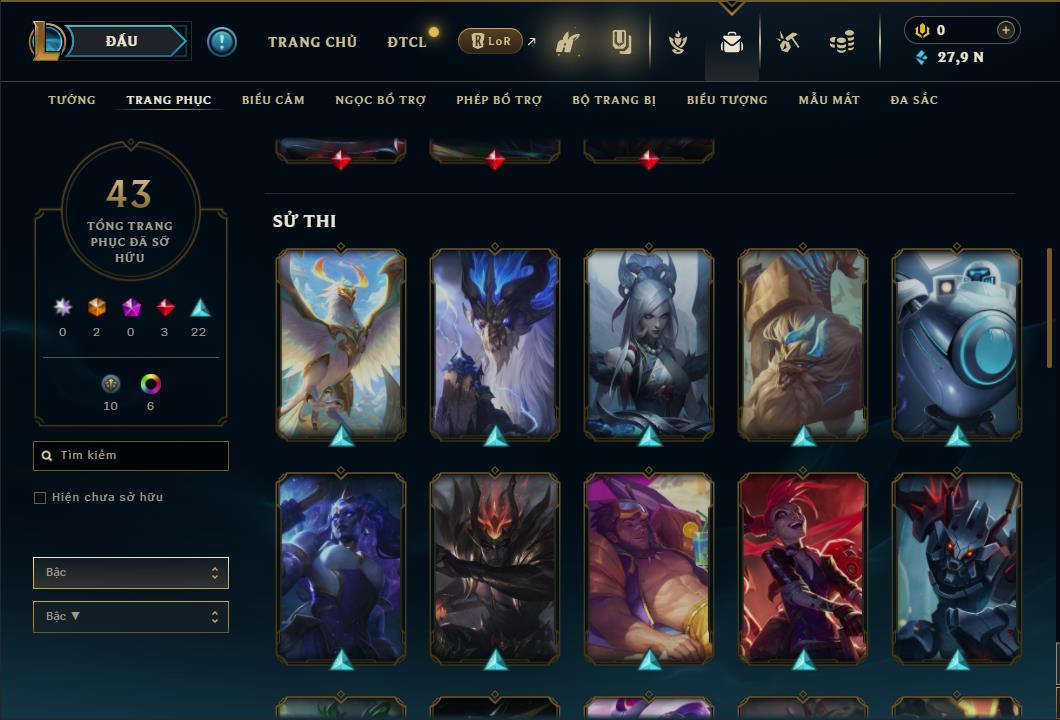View the ĐA SẮC tab

pyautogui.click(x=914, y=100)
